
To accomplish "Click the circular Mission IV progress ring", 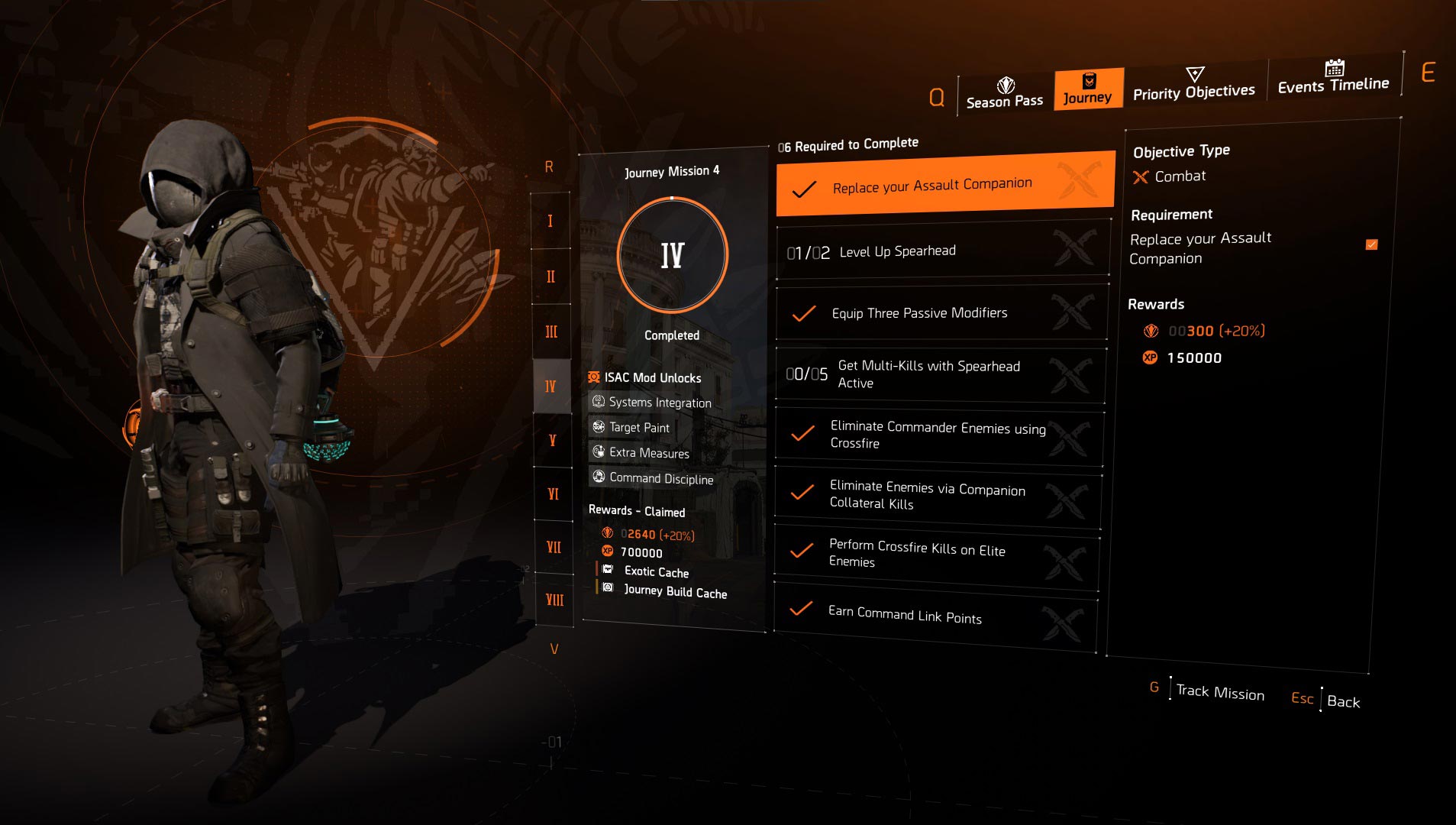I will (x=672, y=256).
